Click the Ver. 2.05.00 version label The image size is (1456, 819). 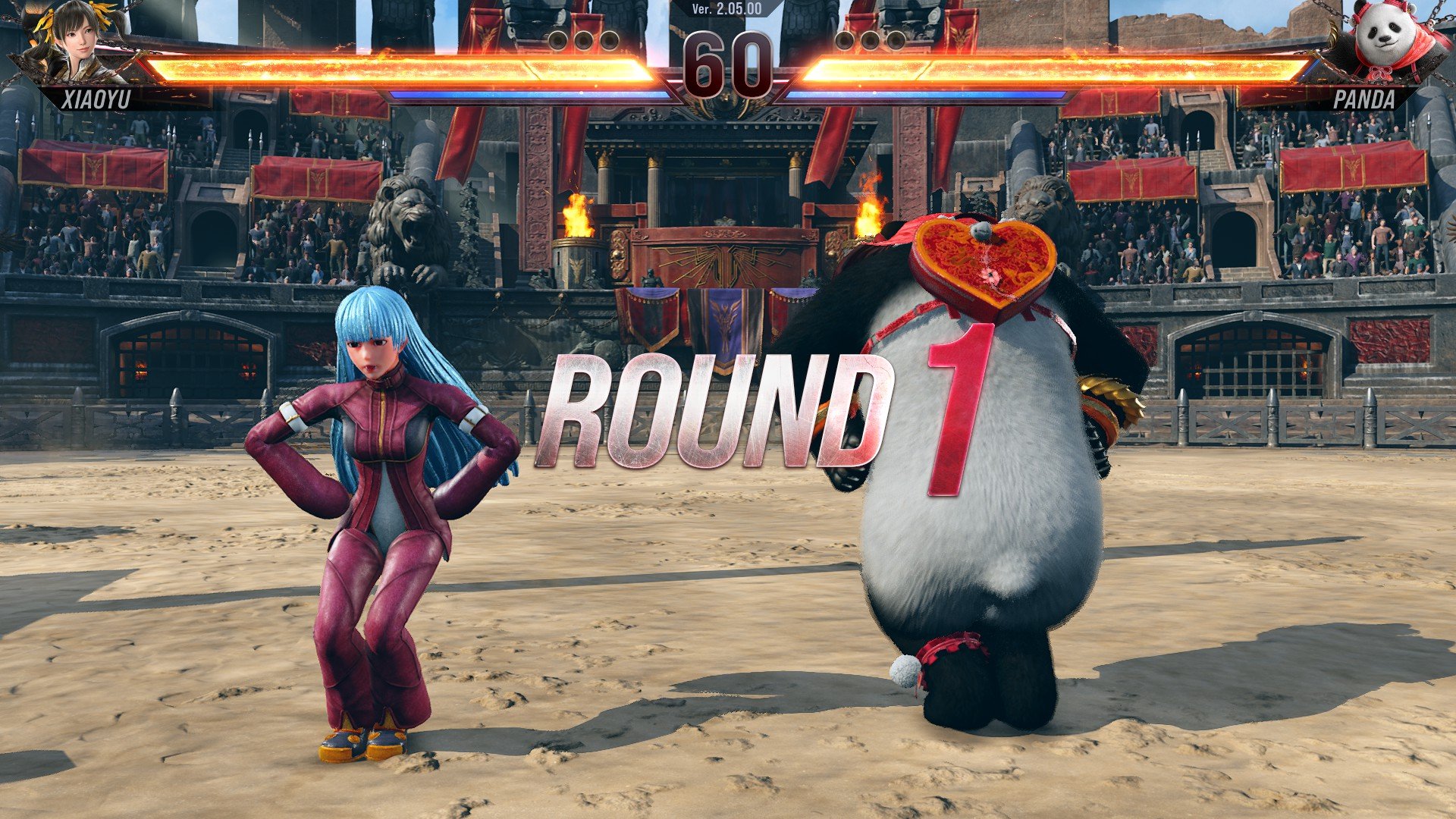pos(727,9)
